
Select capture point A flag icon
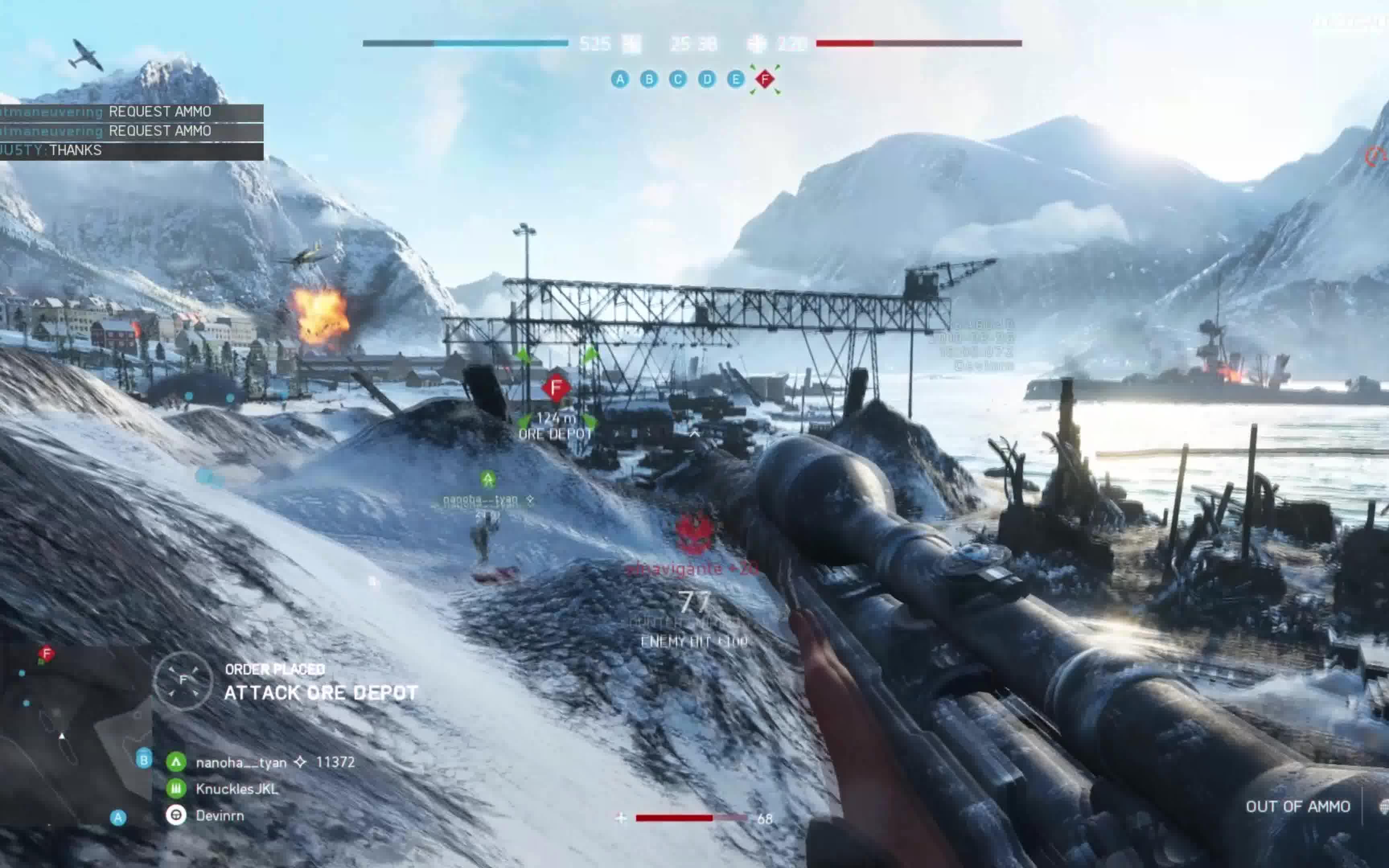[620, 79]
